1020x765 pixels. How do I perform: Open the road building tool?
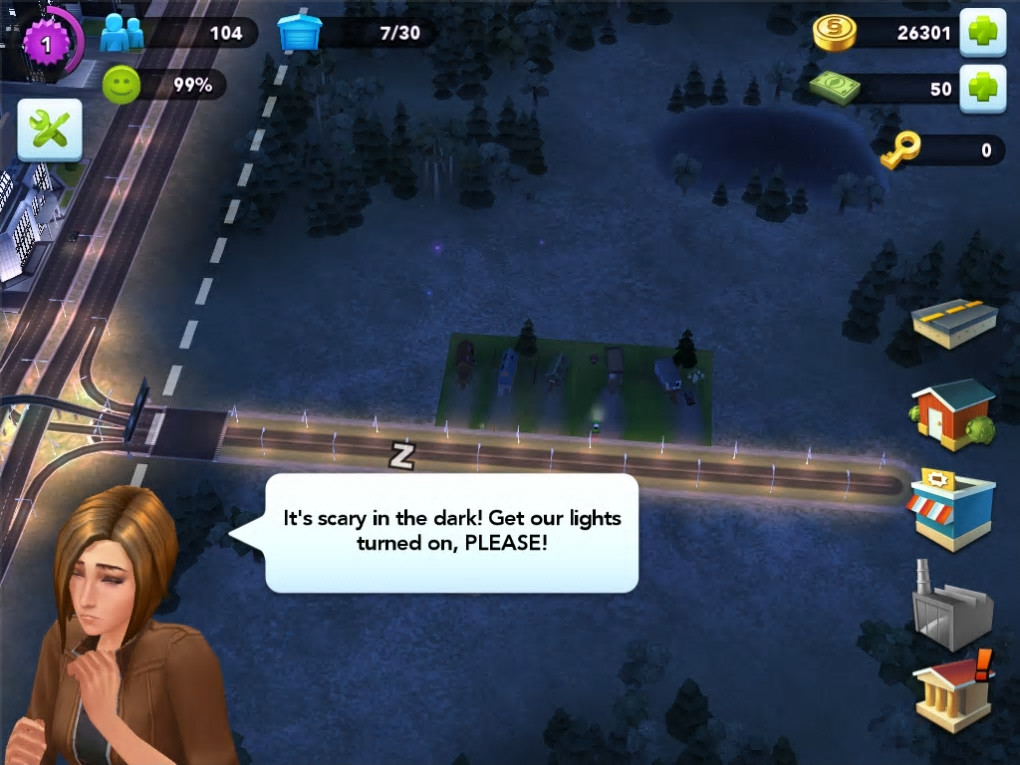[x=954, y=322]
